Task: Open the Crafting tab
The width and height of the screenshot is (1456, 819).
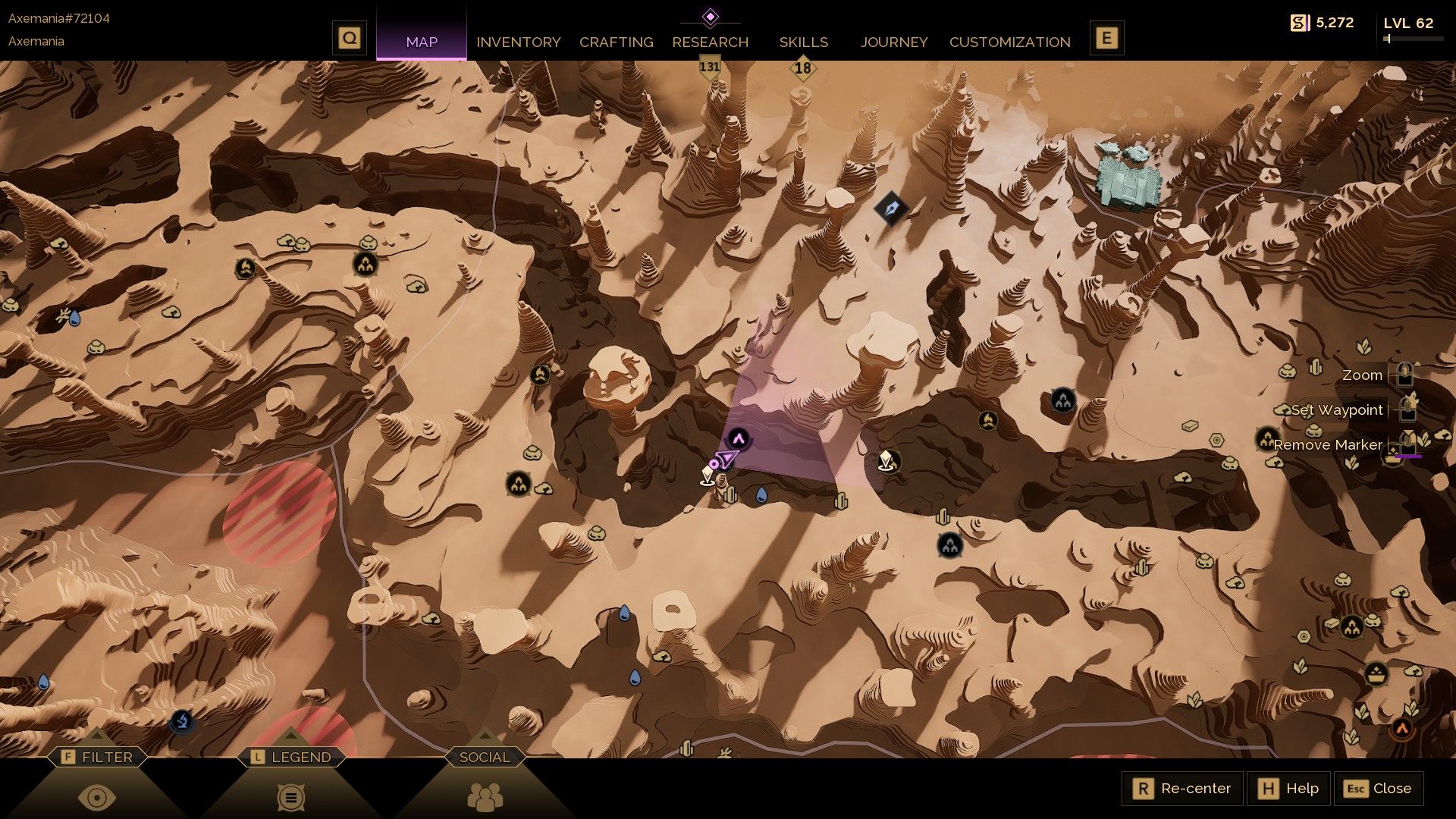Action: click(x=616, y=42)
